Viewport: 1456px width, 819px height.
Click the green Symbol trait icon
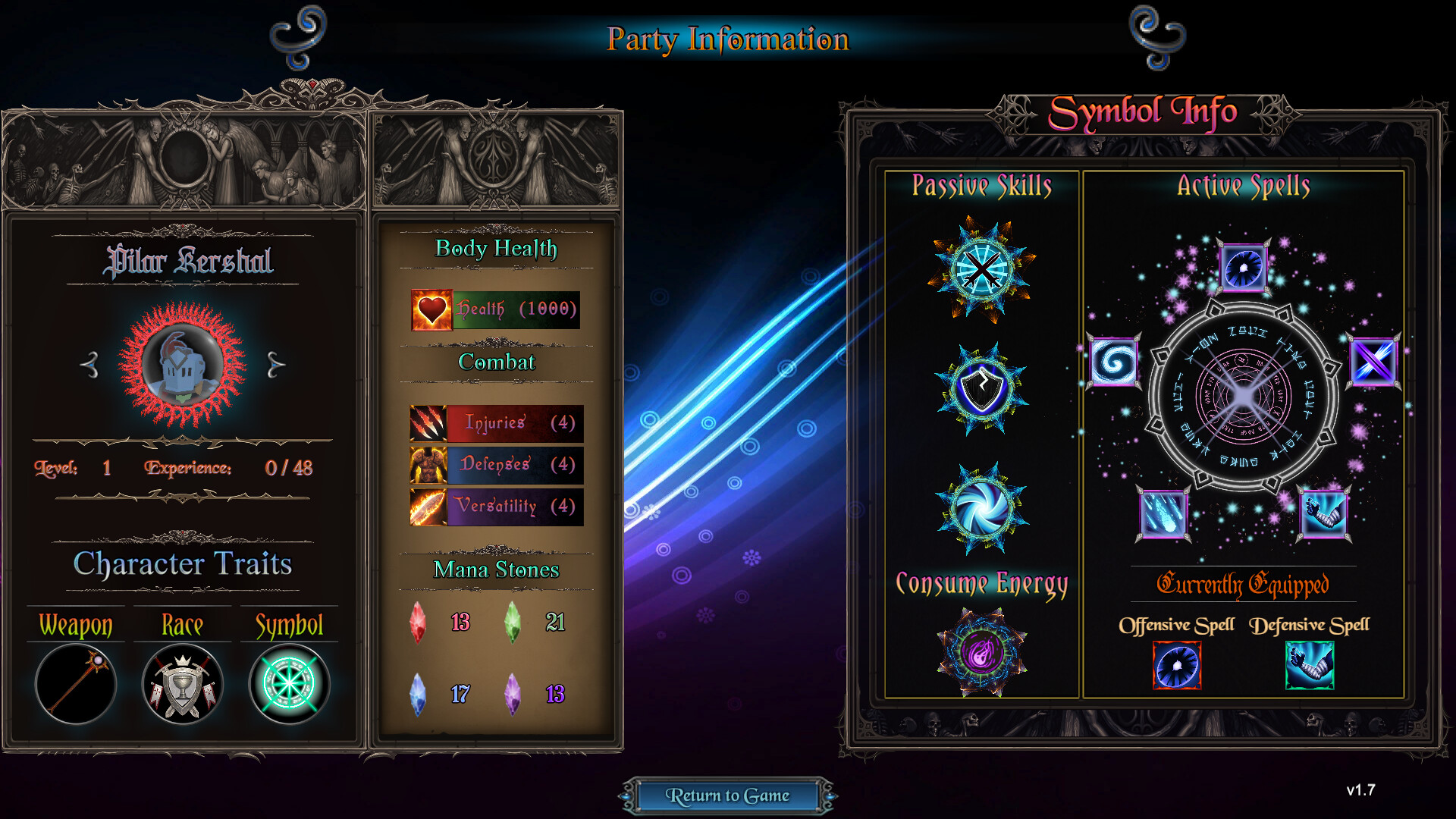pos(289,685)
